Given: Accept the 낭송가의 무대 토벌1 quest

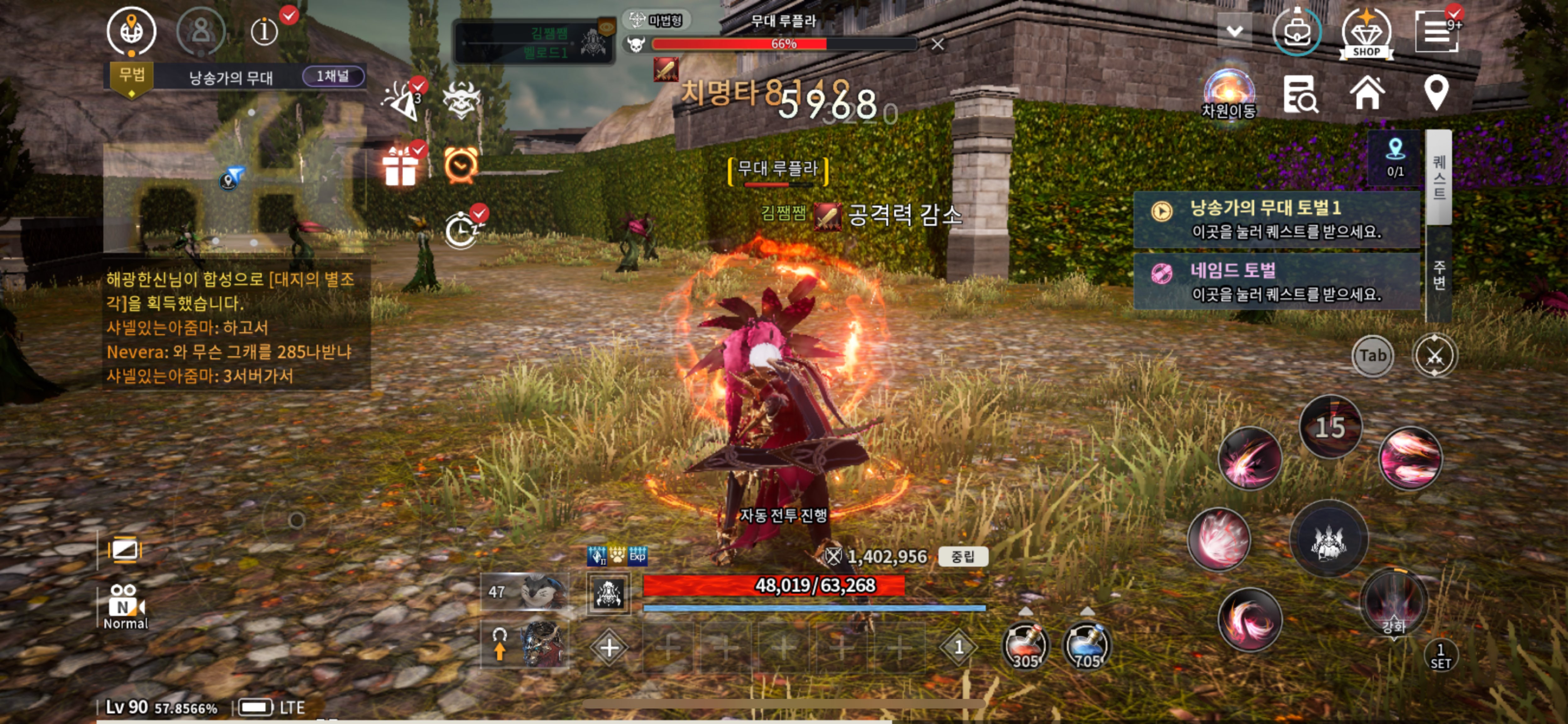Looking at the screenshot, I should [1276, 220].
